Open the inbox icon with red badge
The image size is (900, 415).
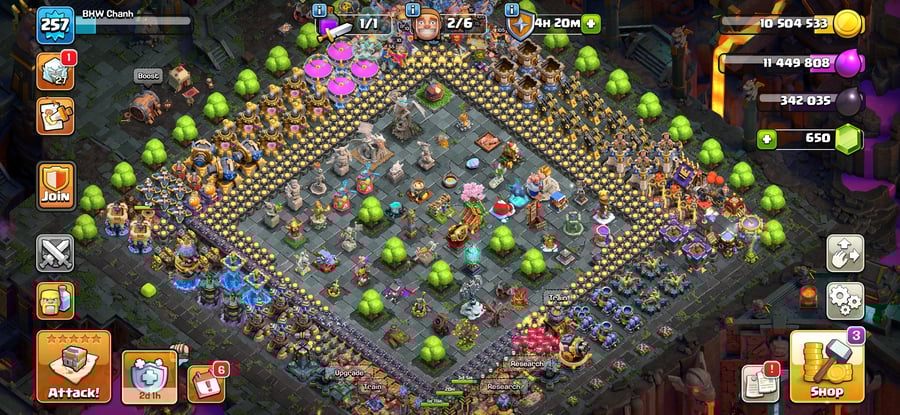tap(55, 72)
